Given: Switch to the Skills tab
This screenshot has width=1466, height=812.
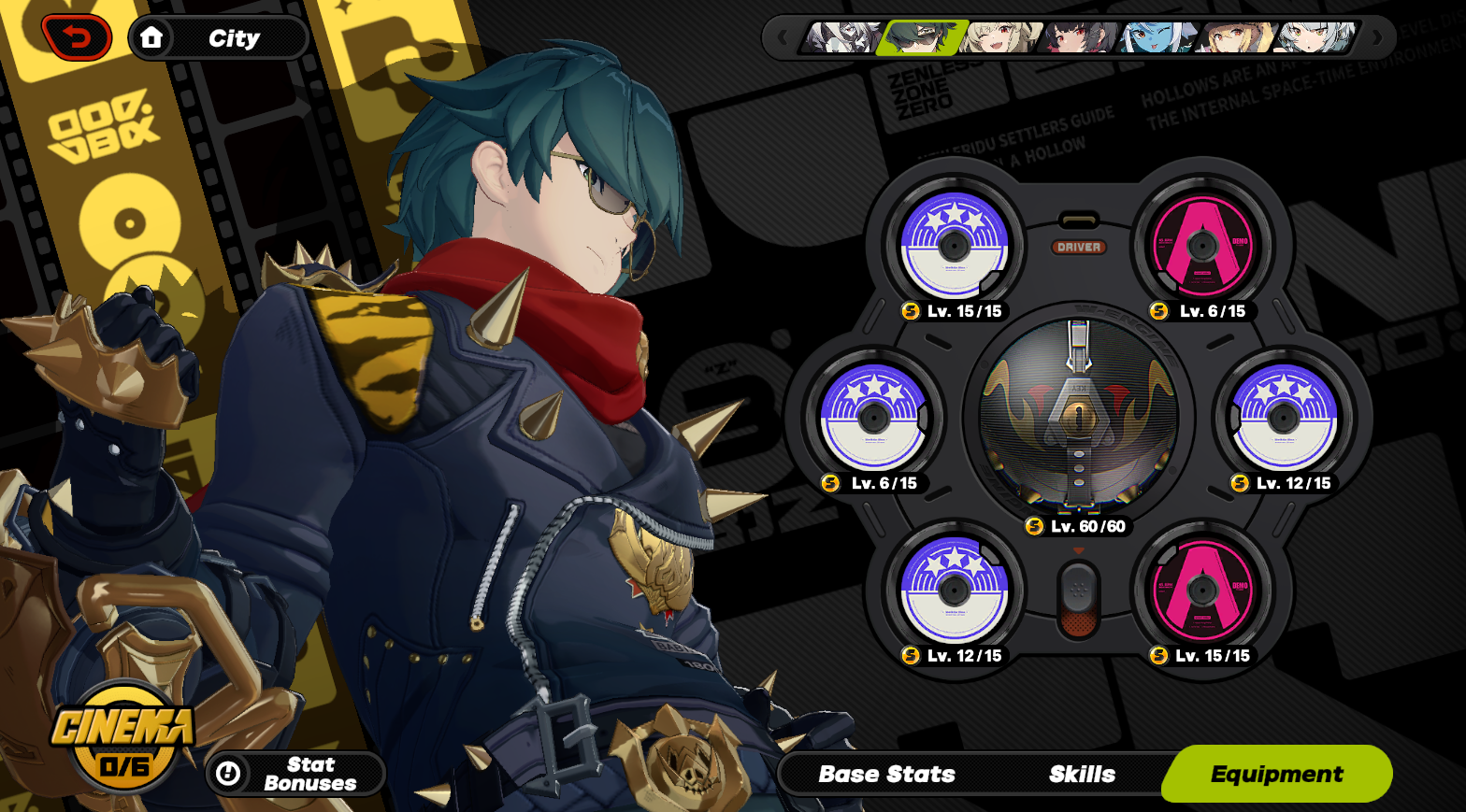Looking at the screenshot, I should (1082, 774).
